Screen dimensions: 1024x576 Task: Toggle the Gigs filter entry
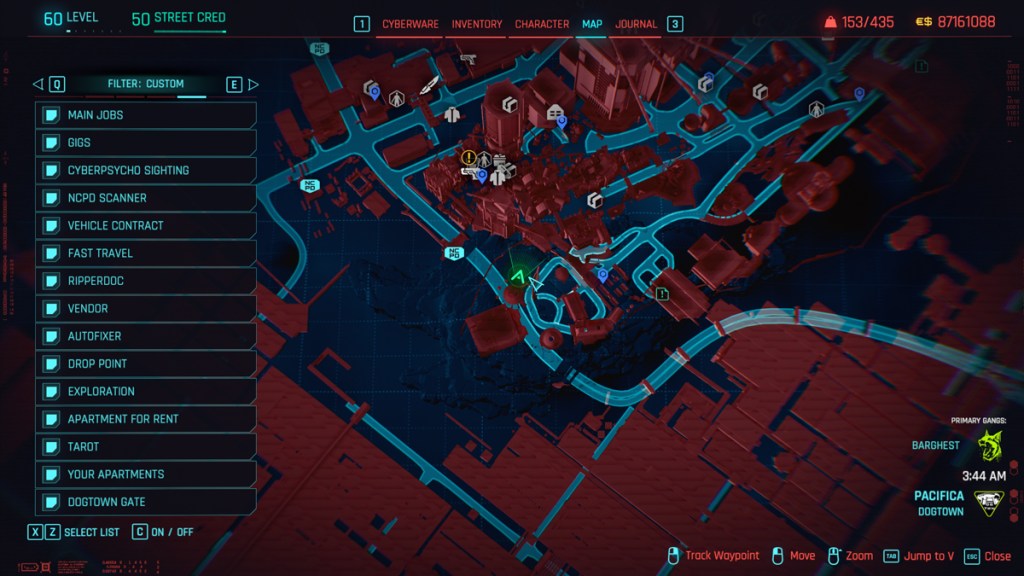coord(146,143)
